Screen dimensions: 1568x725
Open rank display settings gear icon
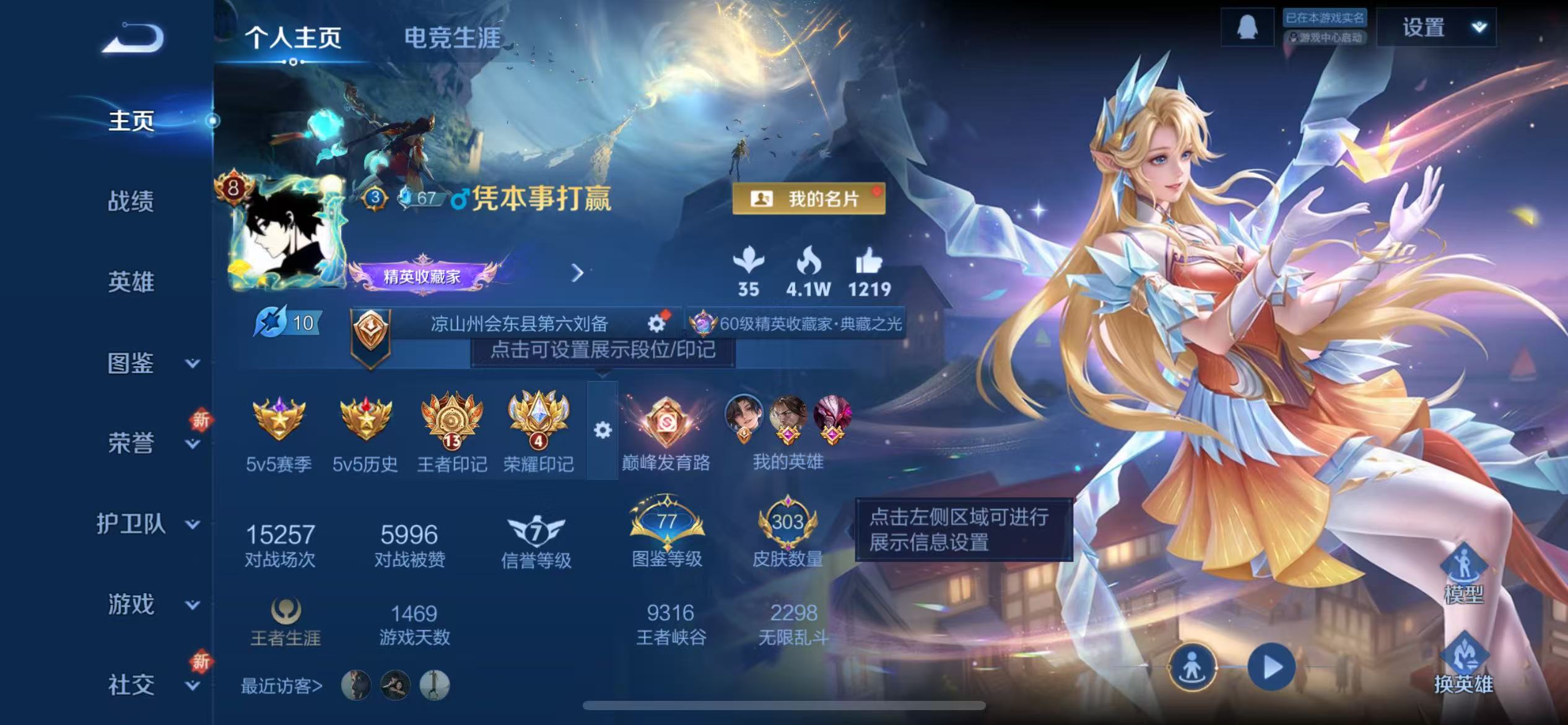point(603,429)
